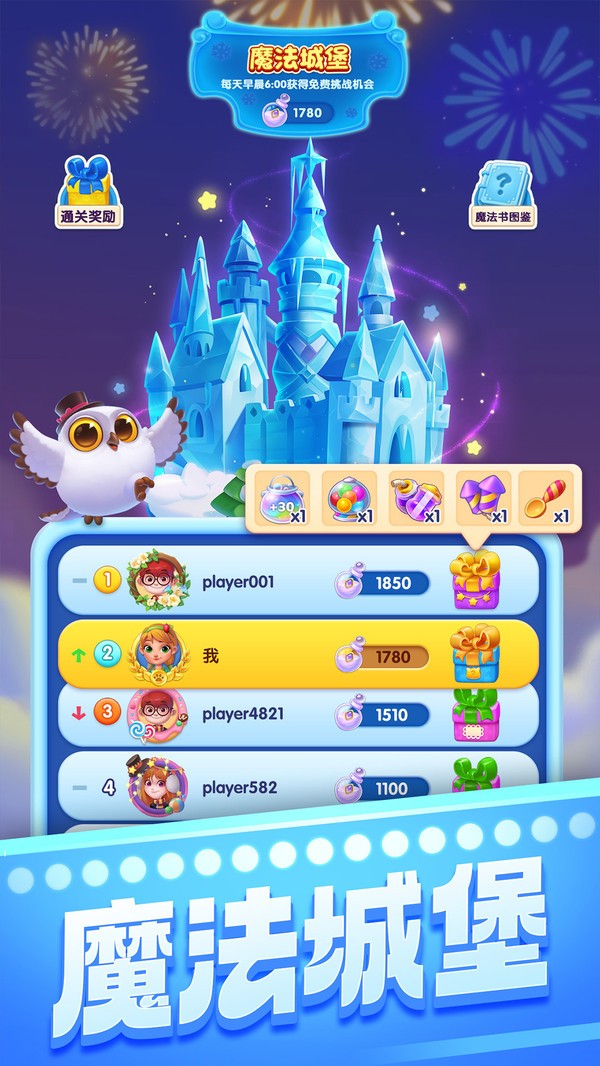This screenshot has height=1066, width=600.
Task: Select player001's leaderboard row
Action: 298,582
